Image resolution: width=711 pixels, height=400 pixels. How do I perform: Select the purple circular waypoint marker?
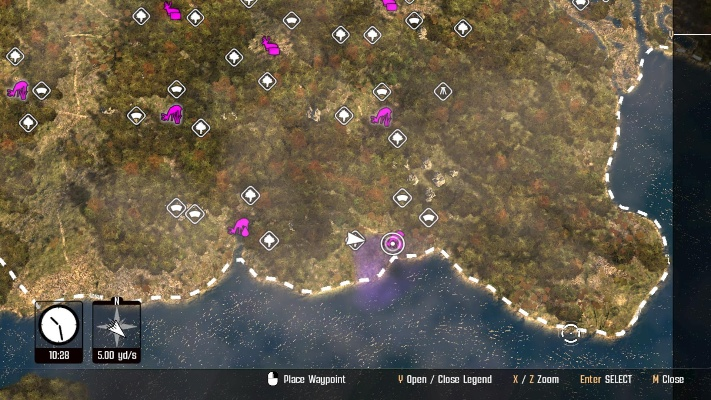click(392, 243)
